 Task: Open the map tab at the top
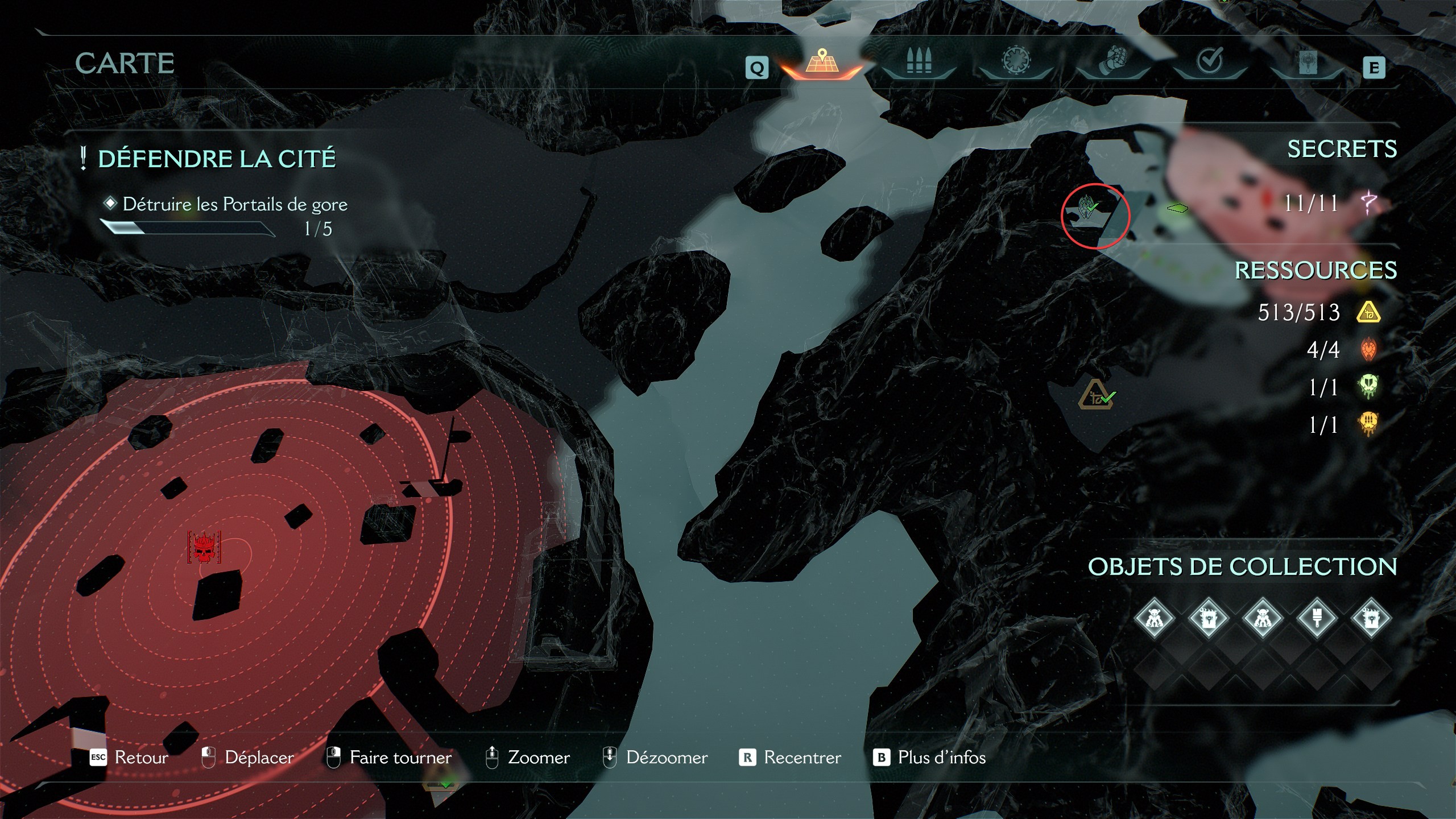822,61
